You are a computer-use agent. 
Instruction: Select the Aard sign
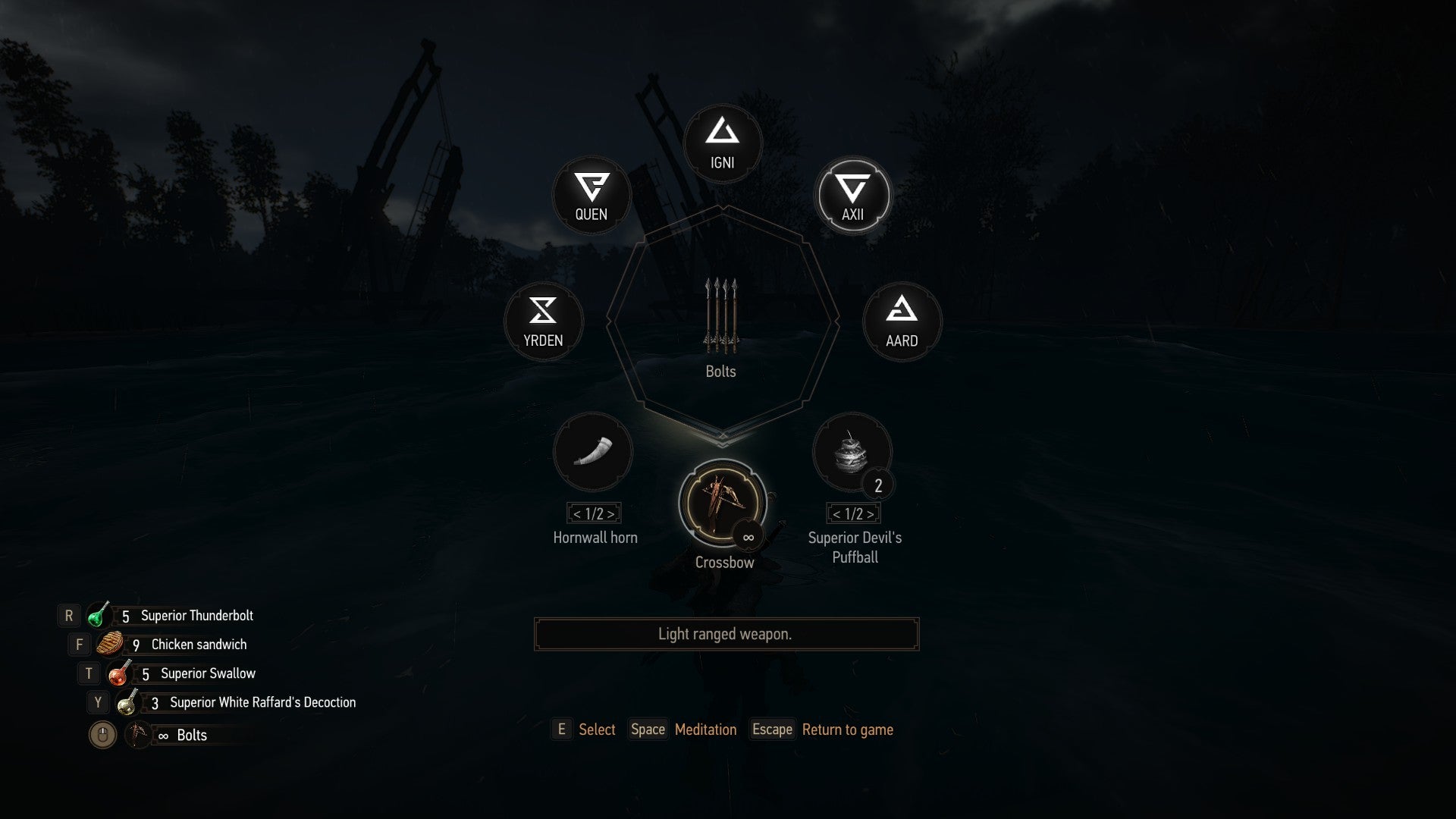[901, 322]
